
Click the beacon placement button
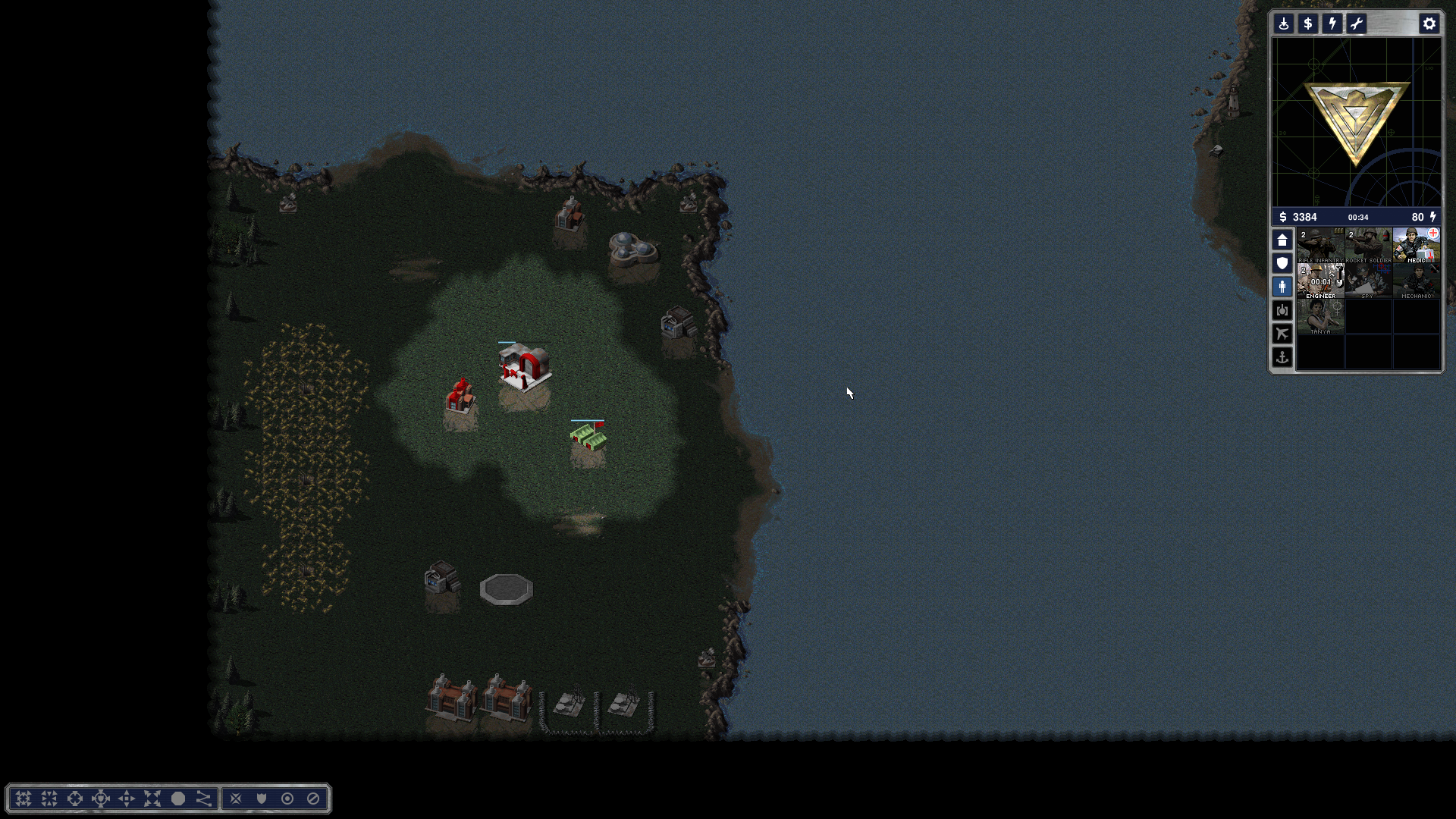1283,24
